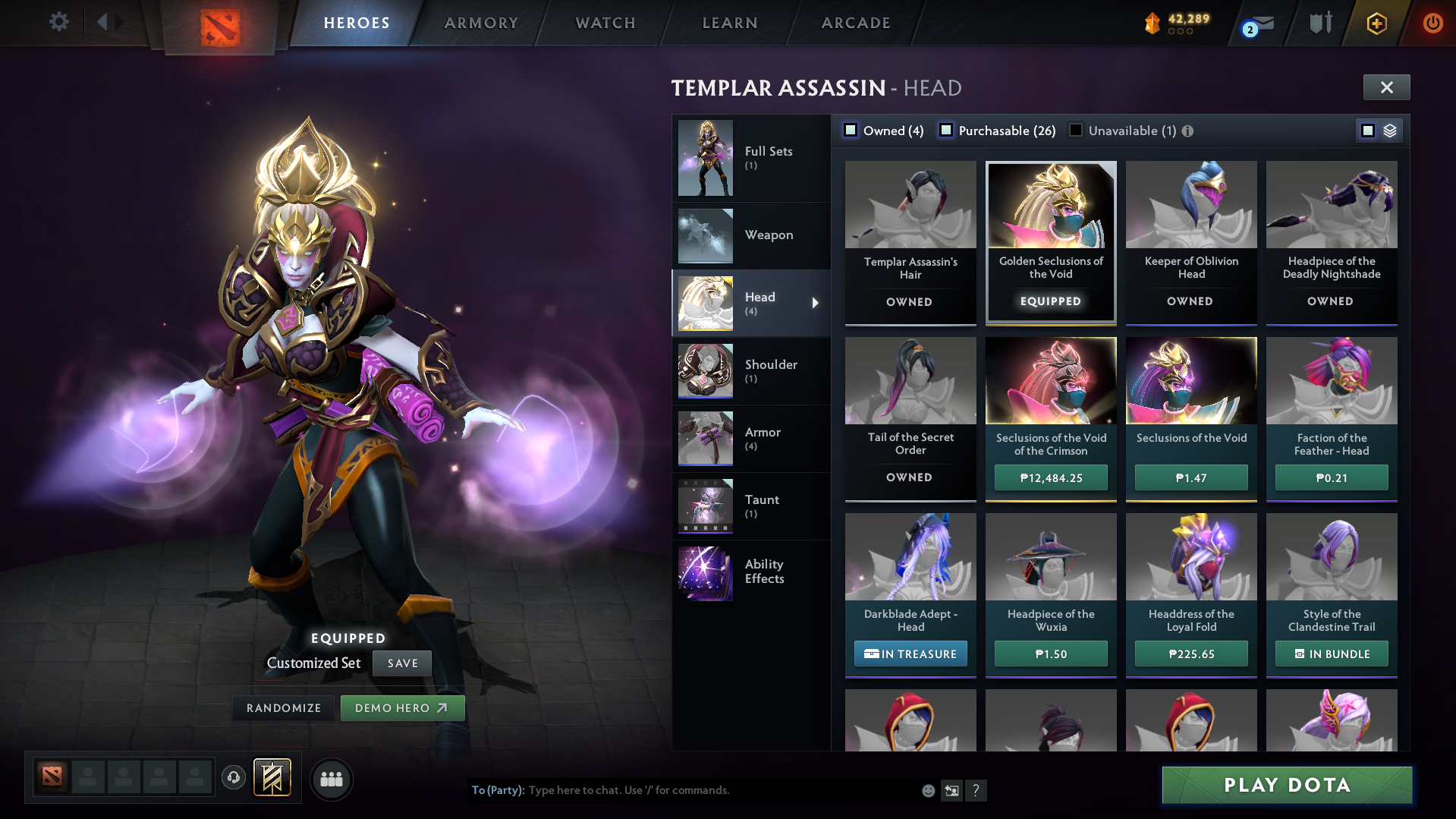Go to the Learn tab
This screenshot has width=1456, height=819.
pyautogui.click(x=730, y=23)
